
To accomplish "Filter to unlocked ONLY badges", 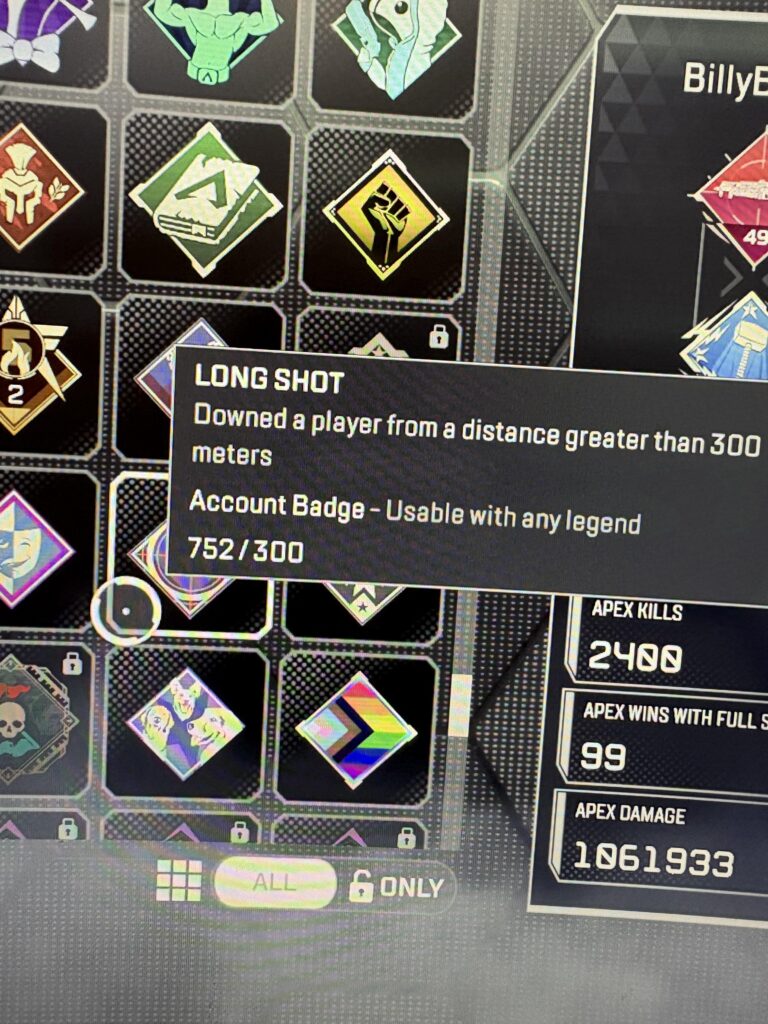I will pyautogui.click(x=398, y=887).
